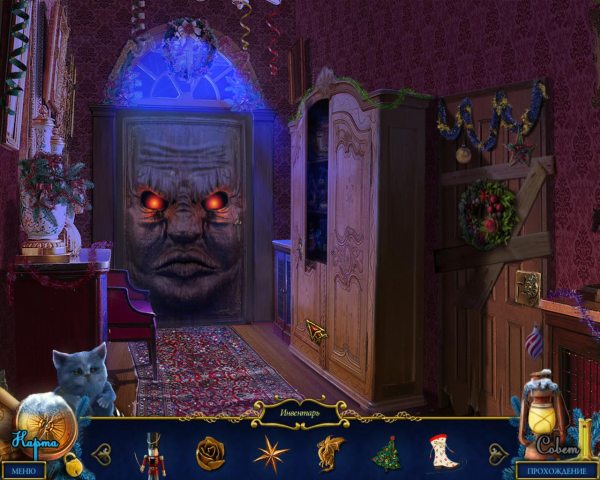Open the Меню button
600x480 pixels.
click(x=23, y=470)
